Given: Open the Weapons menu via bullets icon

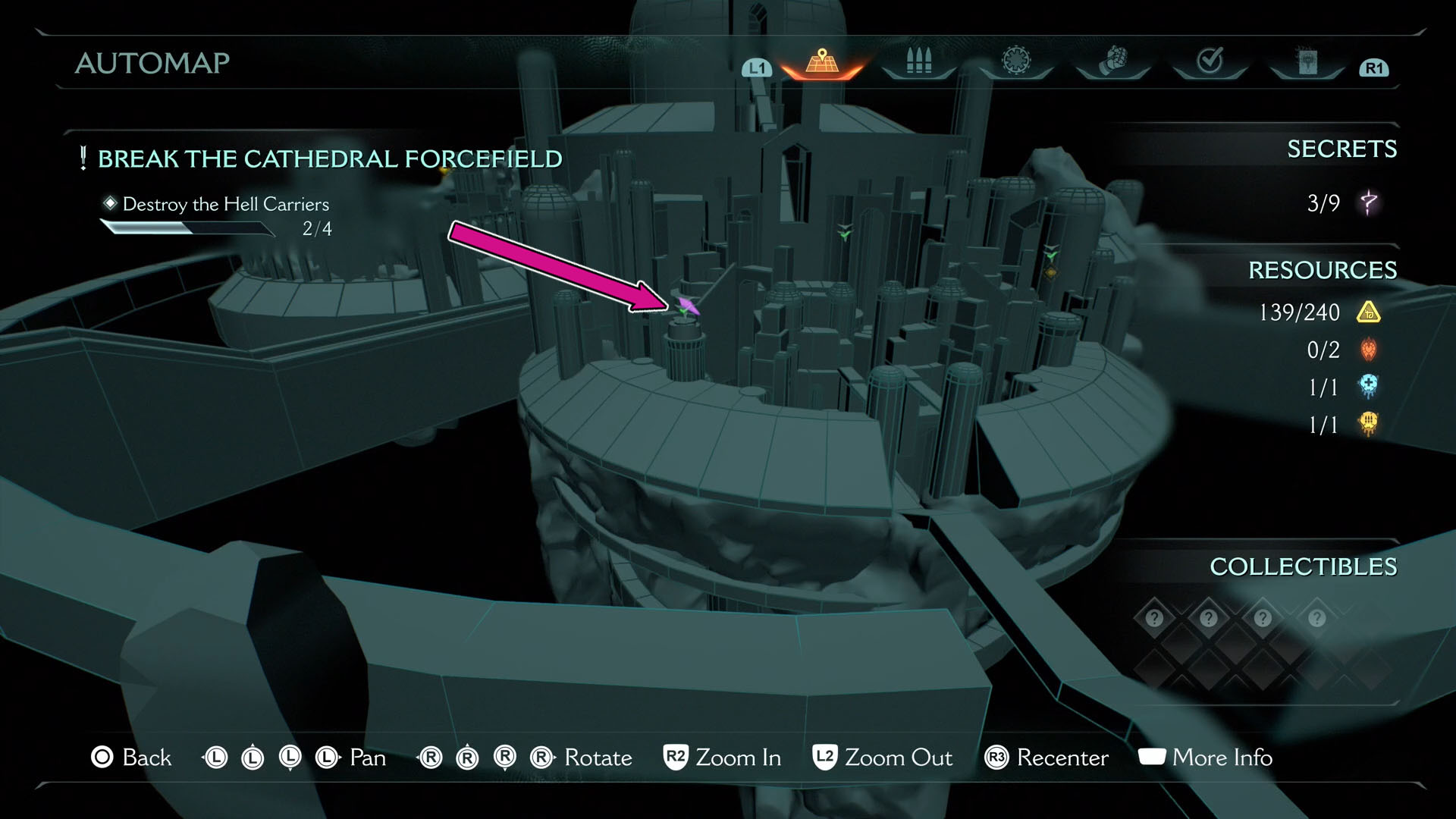Looking at the screenshot, I should 918,62.
